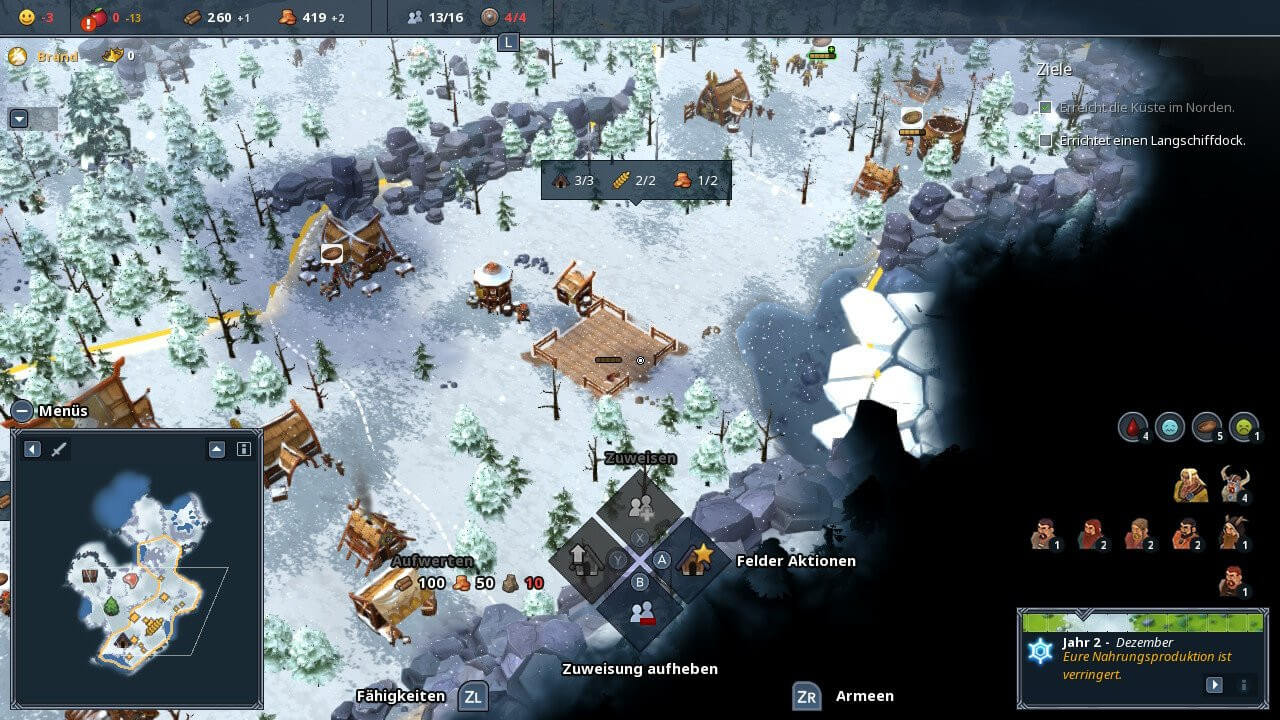This screenshot has height=720, width=1280.
Task: Collapse the minimap with the up-arrow button
Action: tap(217, 450)
